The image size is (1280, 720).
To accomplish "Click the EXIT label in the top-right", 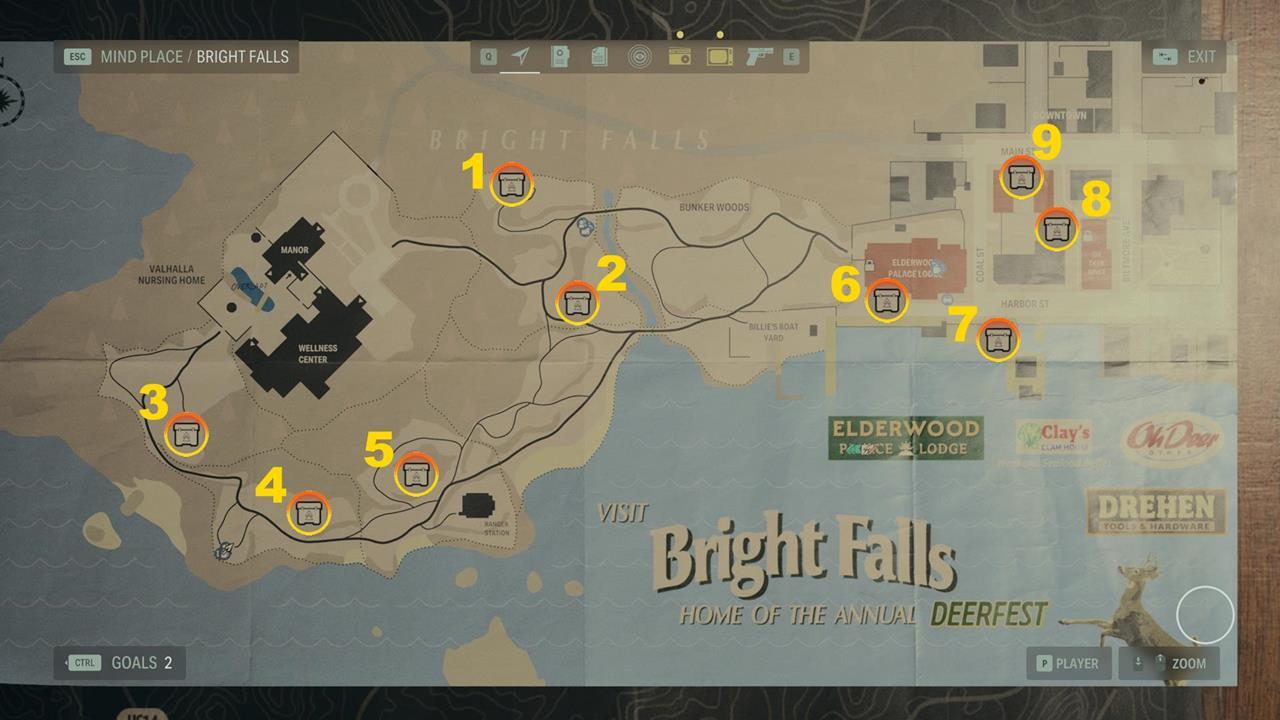I will pyautogui.click(x=1203, y=57).
